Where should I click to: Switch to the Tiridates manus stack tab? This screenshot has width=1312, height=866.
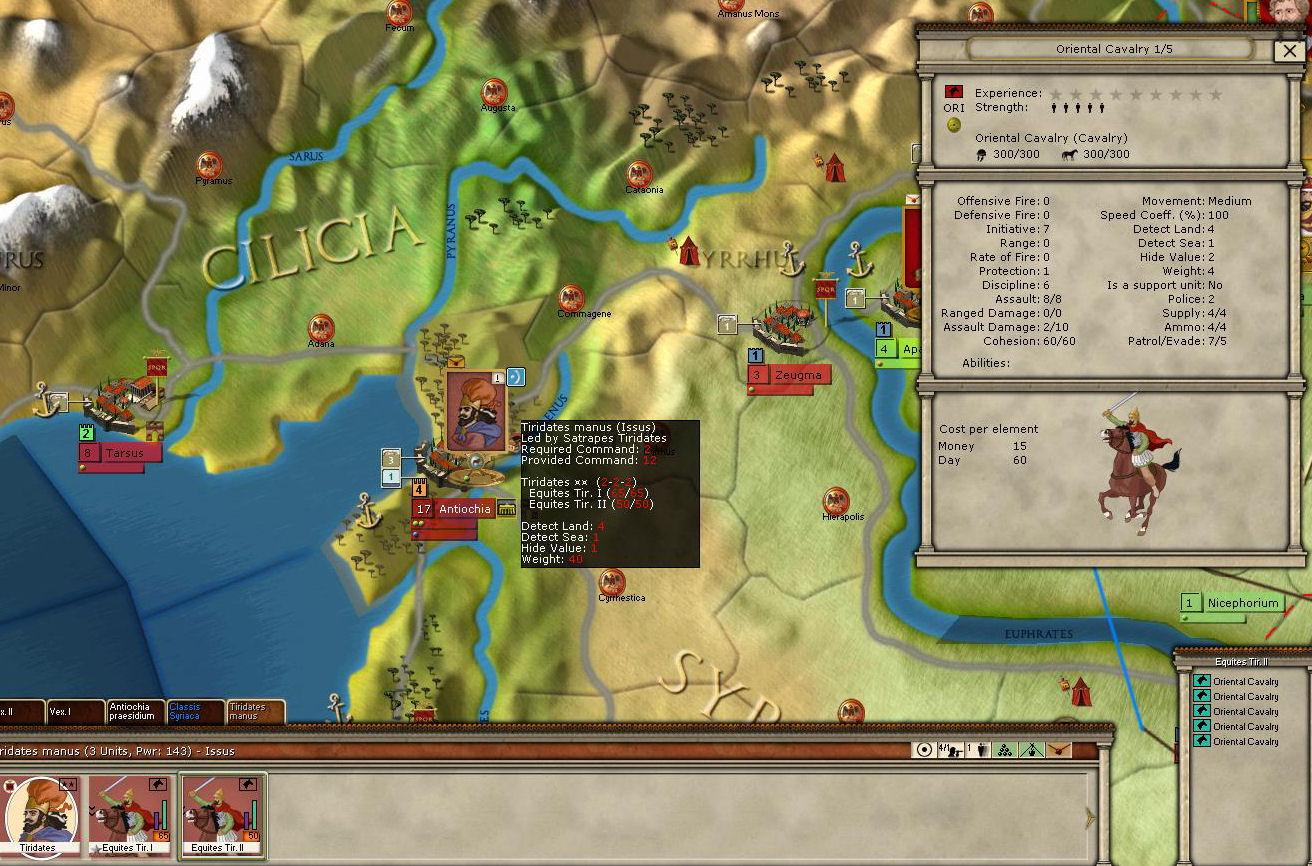255,711
